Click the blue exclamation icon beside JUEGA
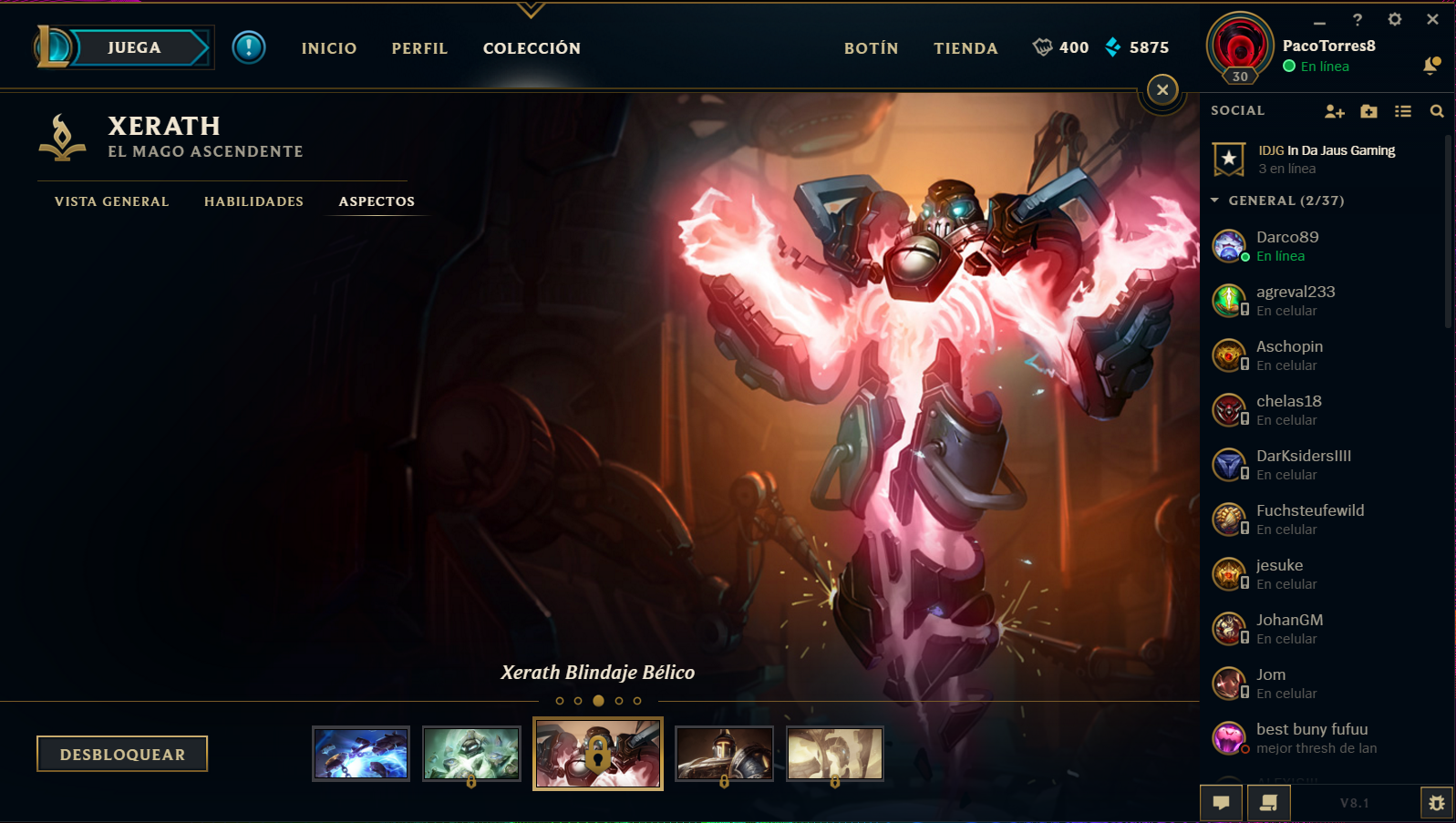 (x=249, y=48)
